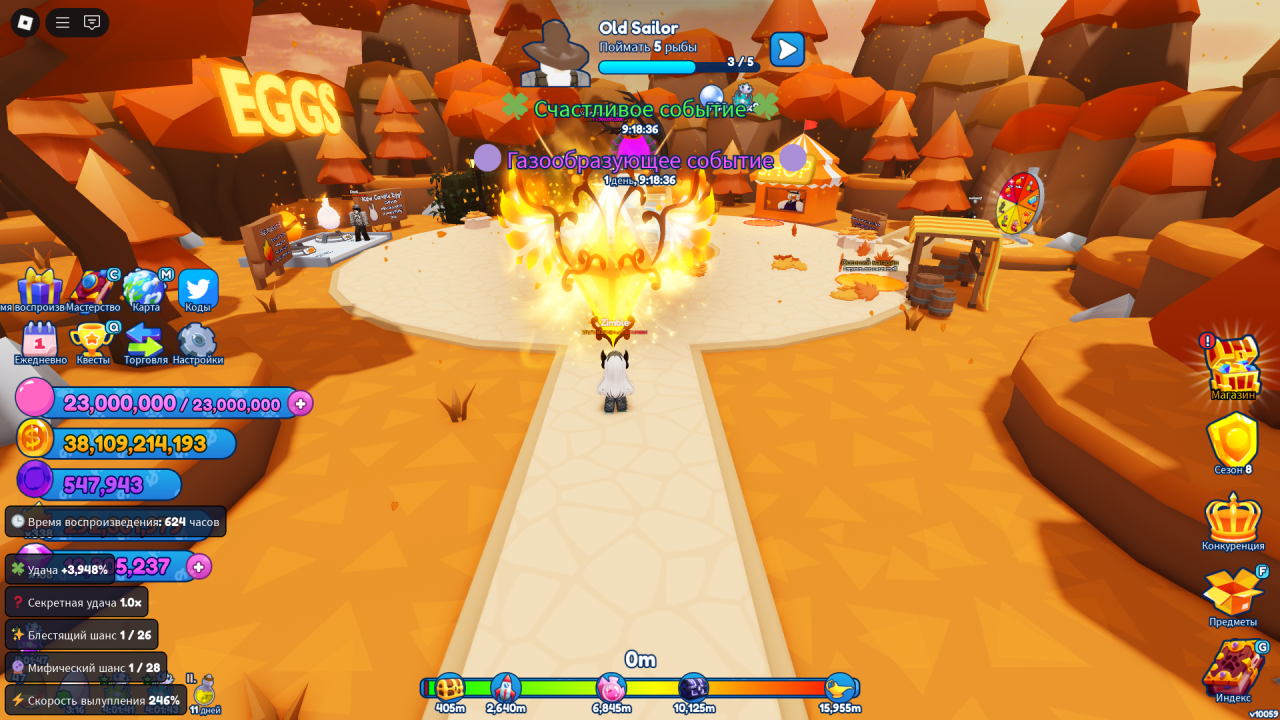Open the Сезон 8 season pass
Viewport: 1280px width, 720px height.
(1232, 441)
